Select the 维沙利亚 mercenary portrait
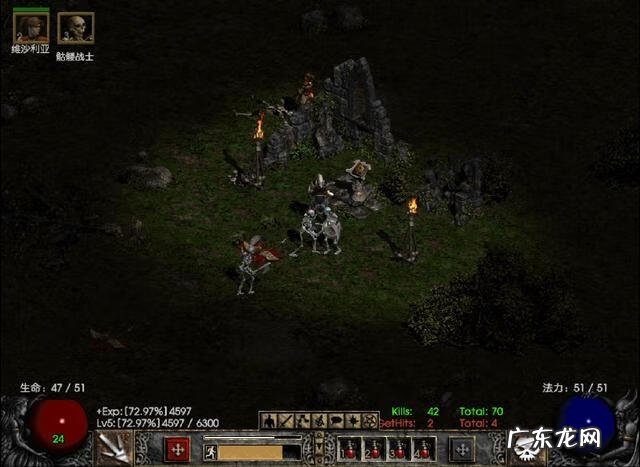The width and height of the screenshot is (640, 467). coord(30,27)
